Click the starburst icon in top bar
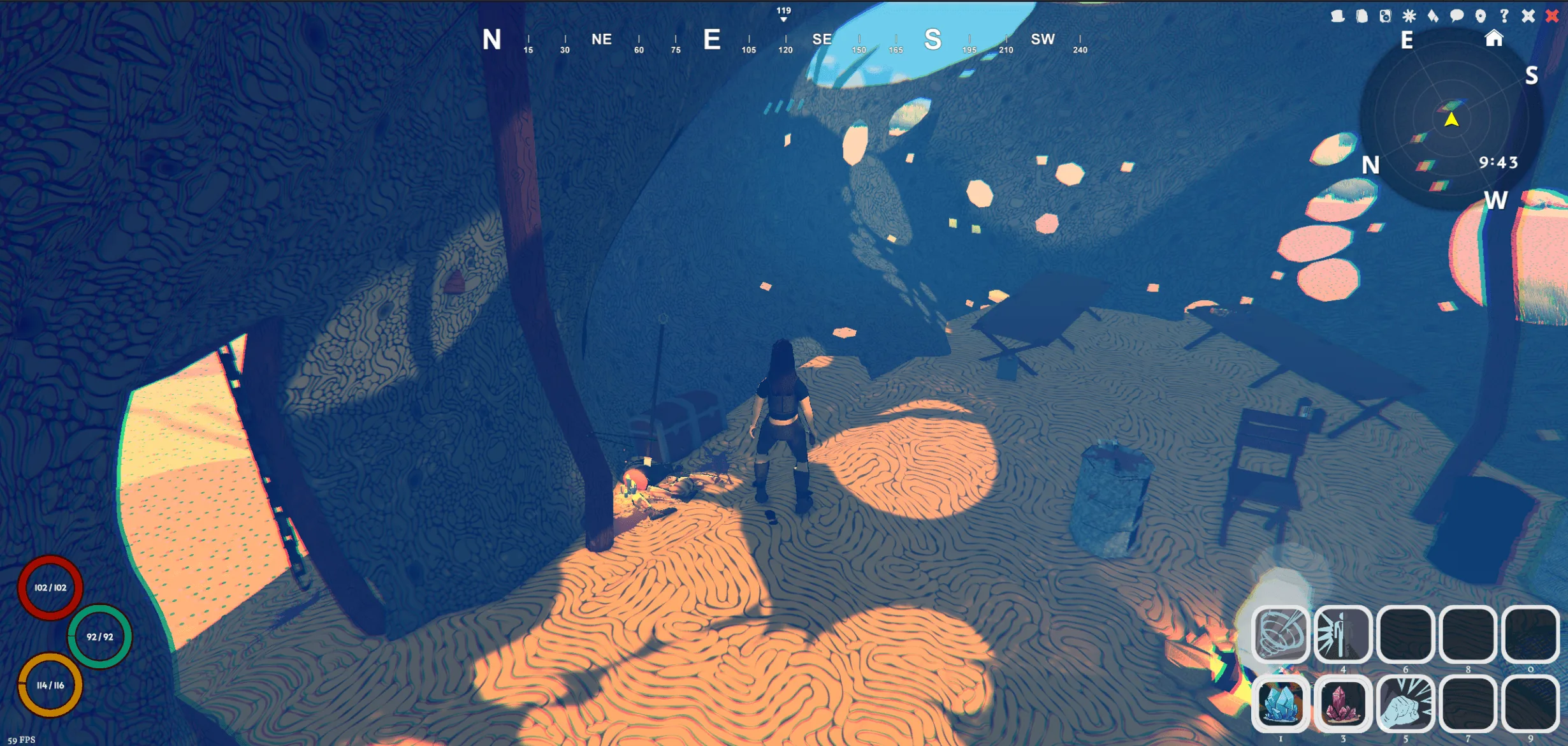The width and height of the screenshot is (1568, 746). (x=1409, y=16)
